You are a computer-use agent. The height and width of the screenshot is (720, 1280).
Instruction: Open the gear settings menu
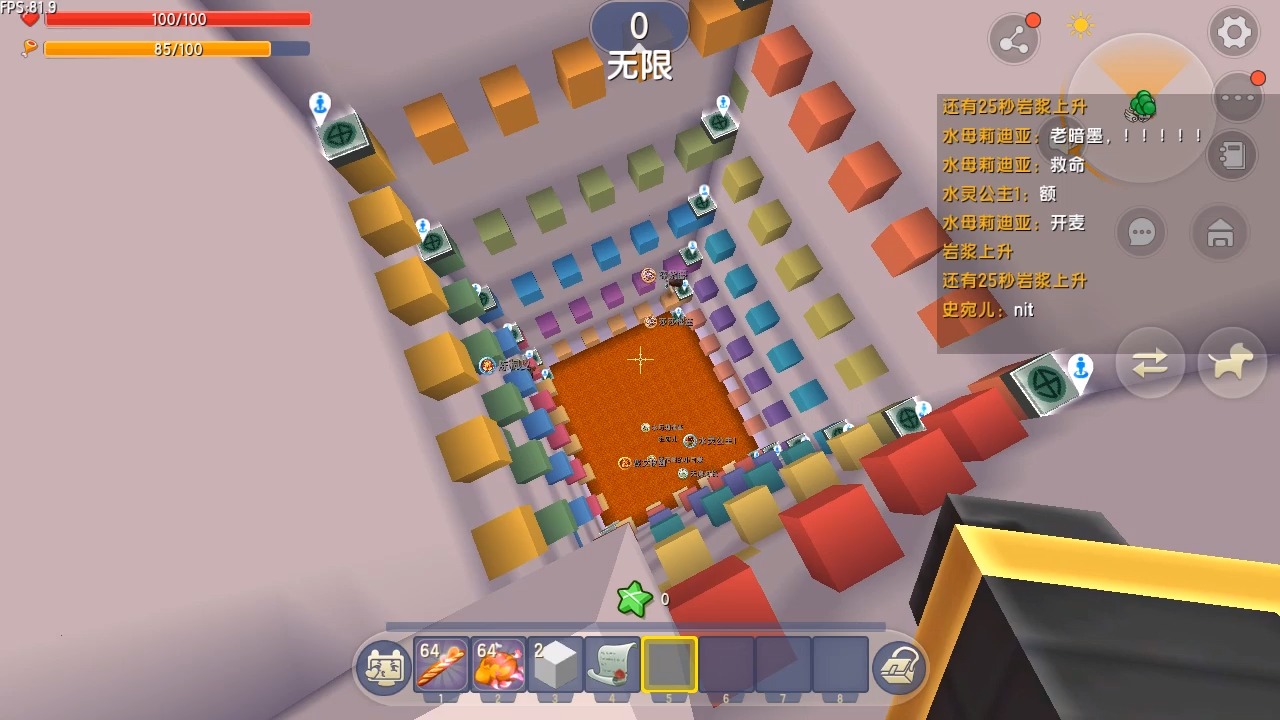coord(1233,32)
